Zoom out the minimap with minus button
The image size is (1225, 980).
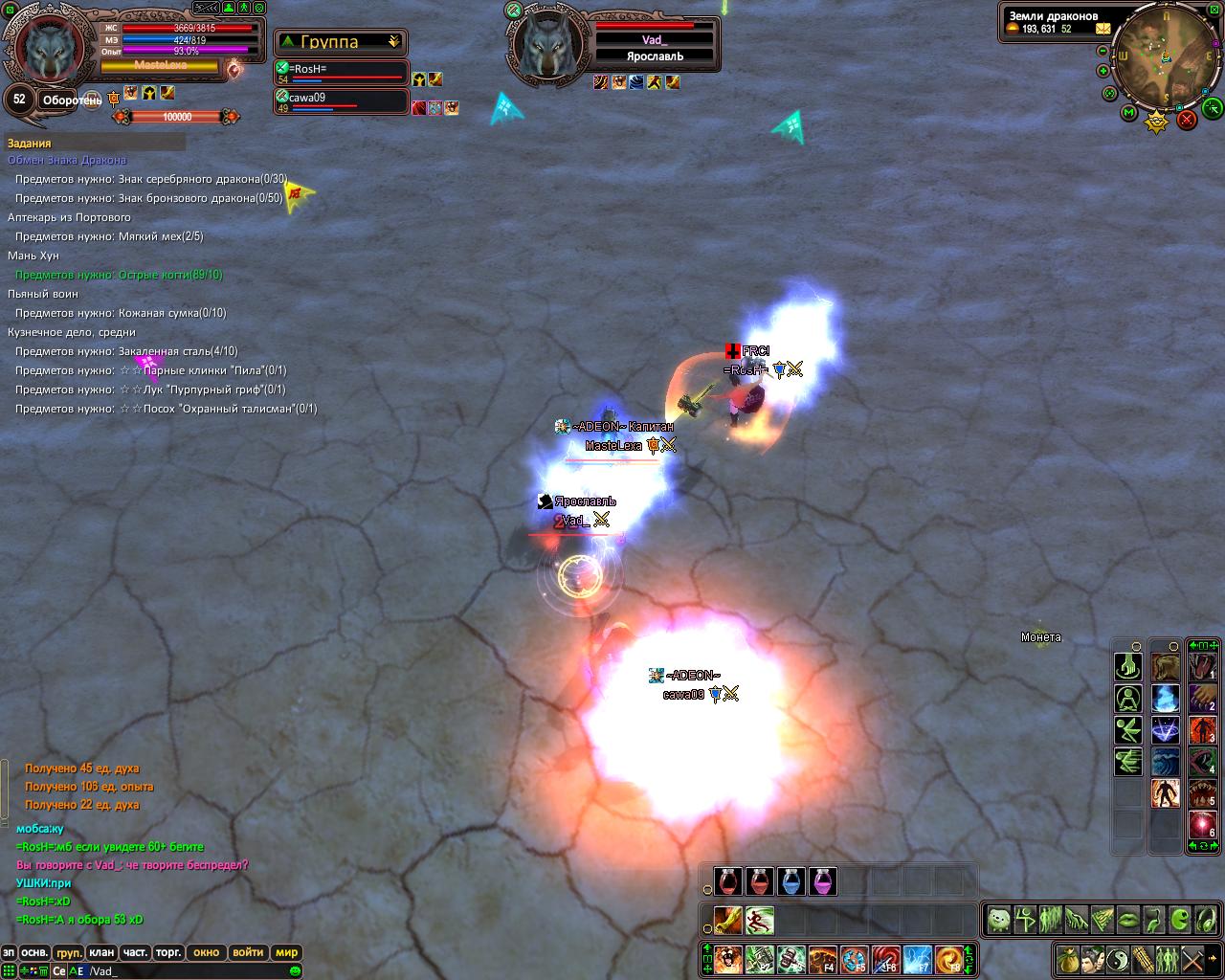(1102, 53)
